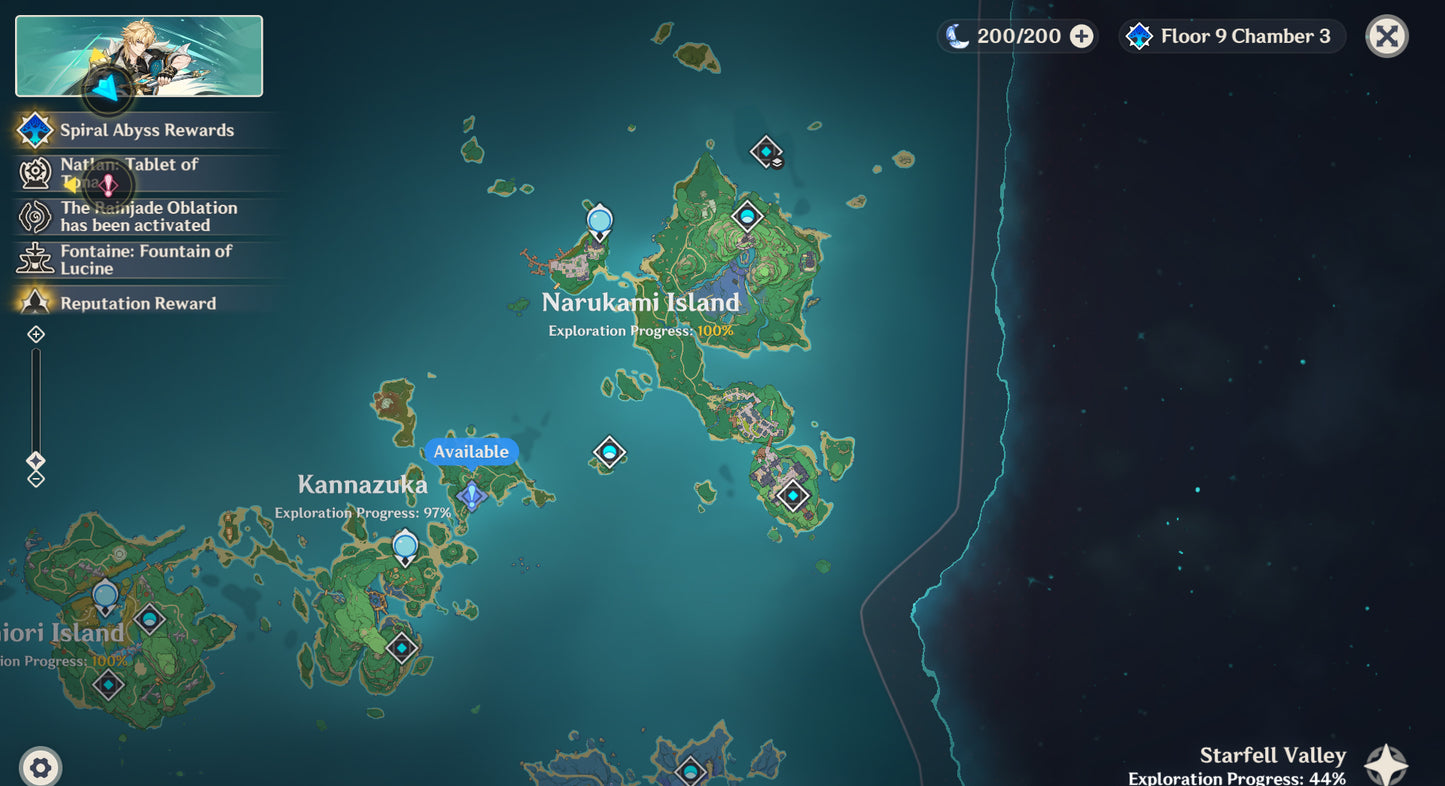Select the Kannazuka region label
Viewport: 1445px width, 786px height.
point(363,485)
